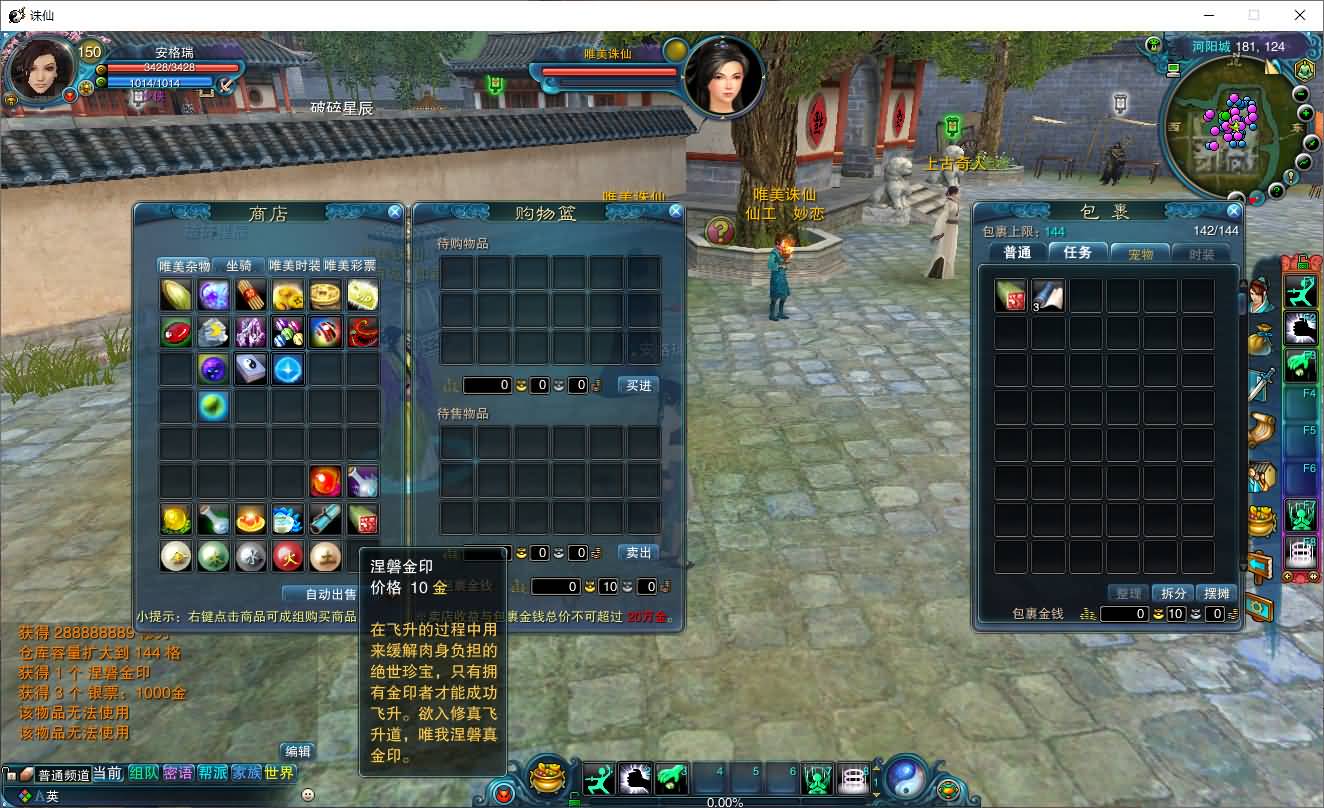Screen dimensions: 1324x808
Task: Close the 商店 shop window
Action: click(x=395, y=212)
